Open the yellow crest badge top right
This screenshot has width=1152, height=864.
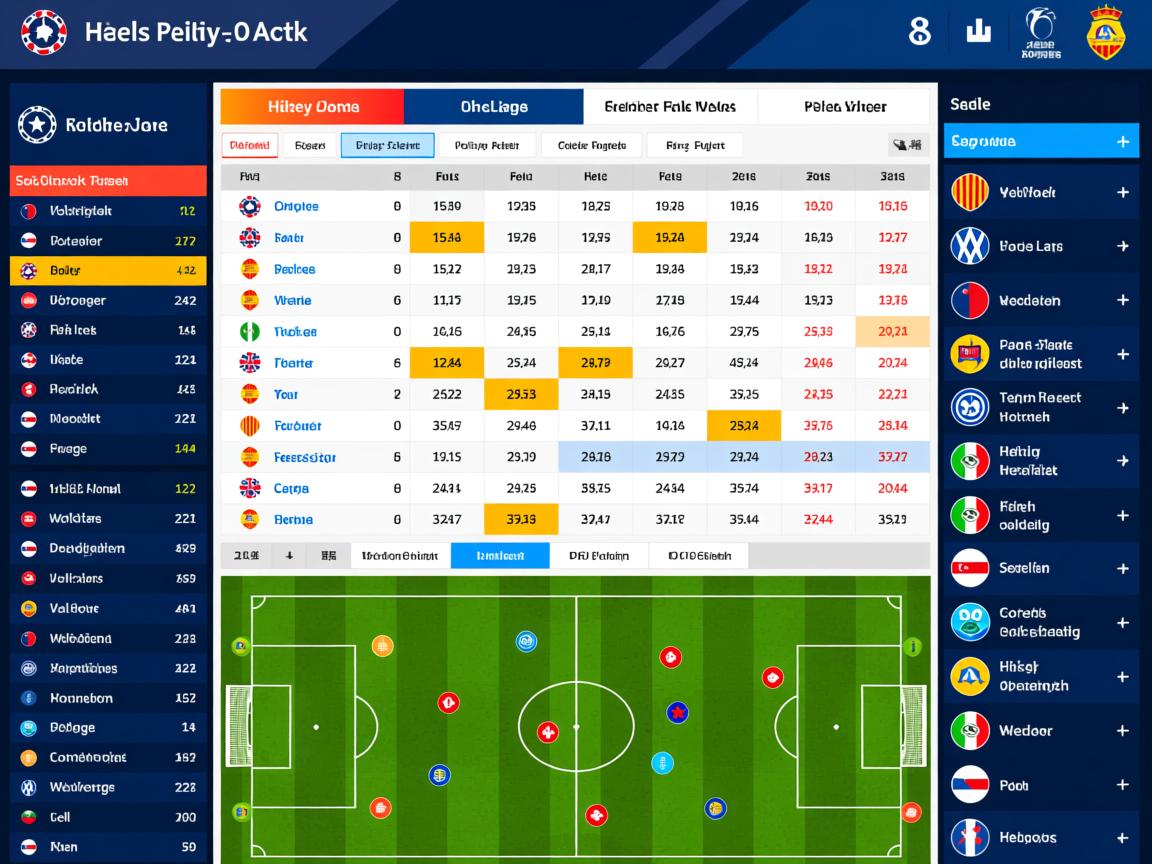coord(1105,32)
